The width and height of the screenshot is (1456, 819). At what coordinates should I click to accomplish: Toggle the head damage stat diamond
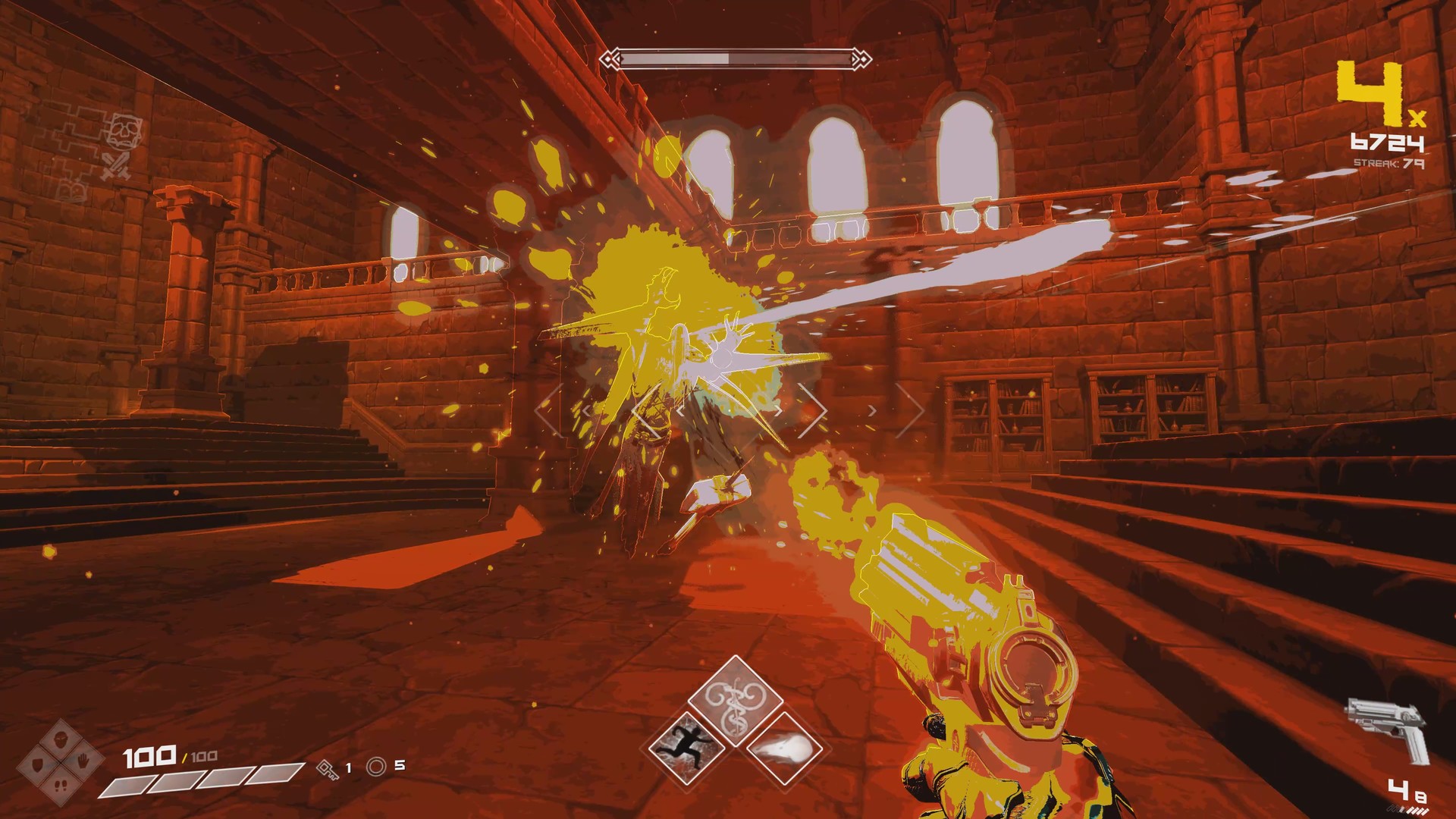pos(60,739)
